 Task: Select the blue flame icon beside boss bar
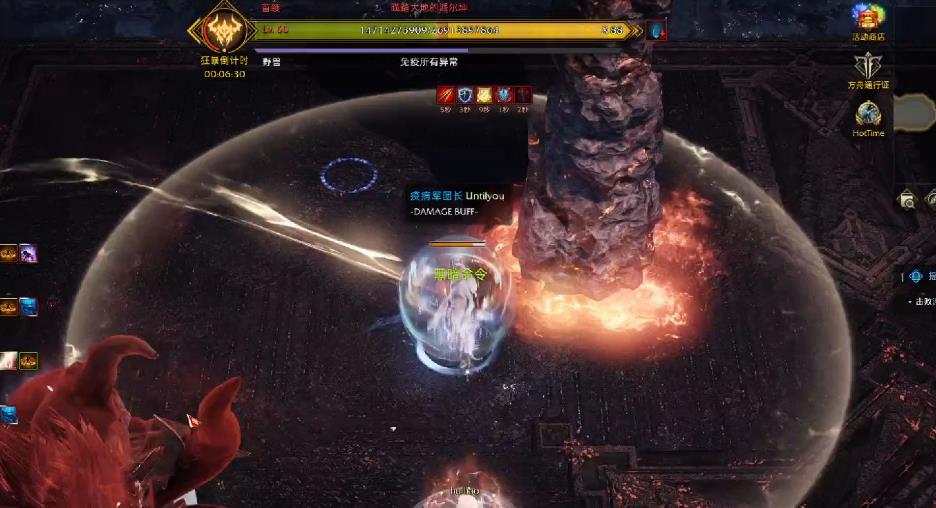[656, 31]
